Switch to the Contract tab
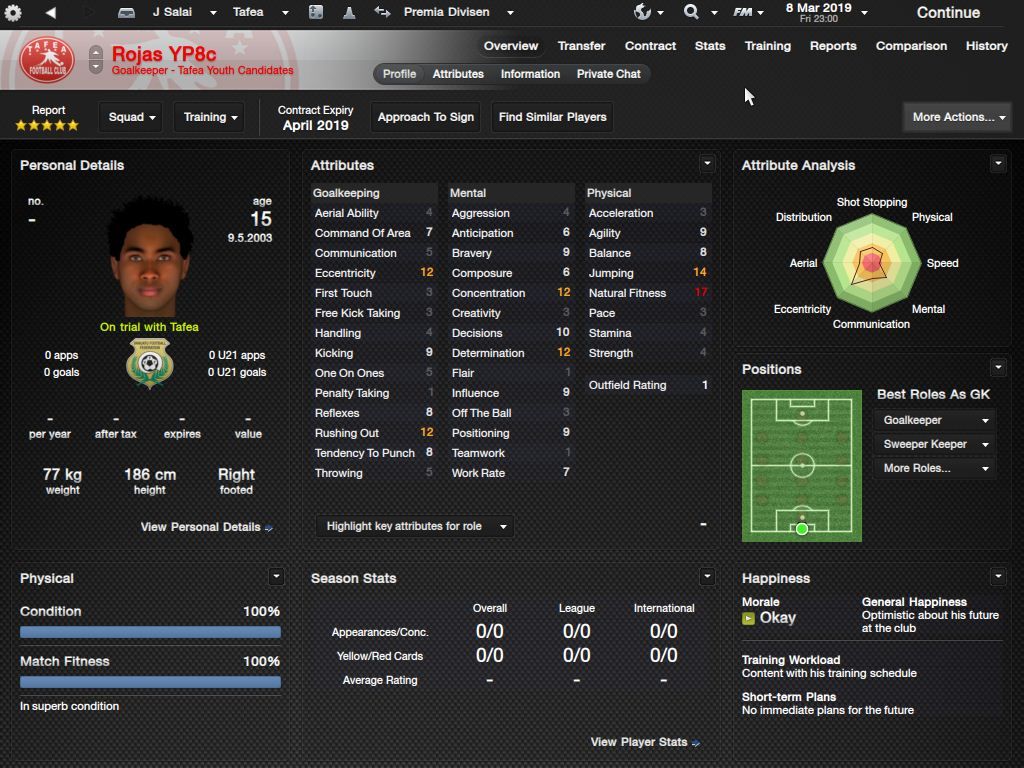 [x=650, y=46]
